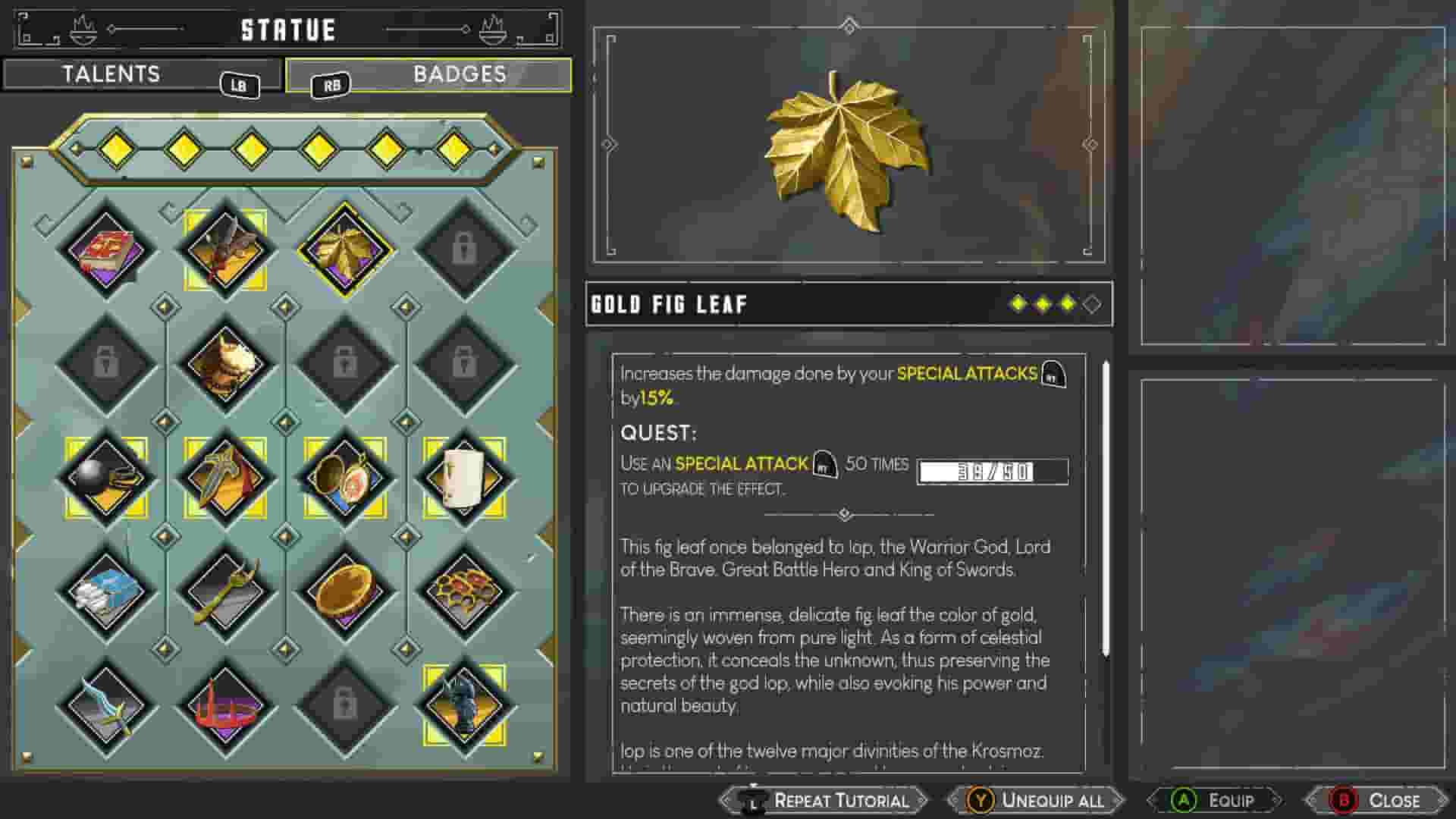This screenshot has width=1456, height=819.
Task: Switch to the TALENTS tab
Action: pos(112,74)
